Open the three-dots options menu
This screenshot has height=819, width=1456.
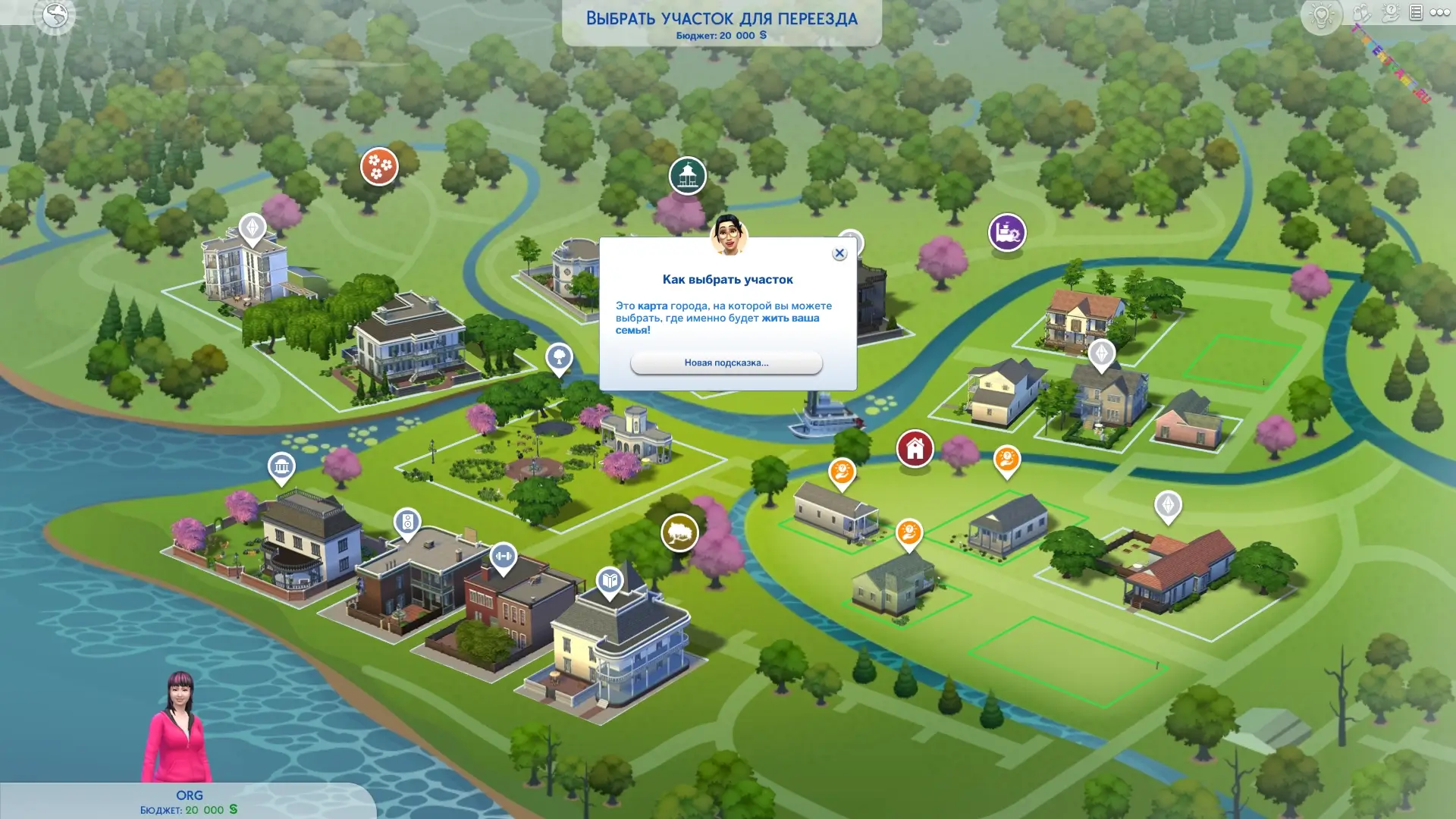(x=1439, y=13)
